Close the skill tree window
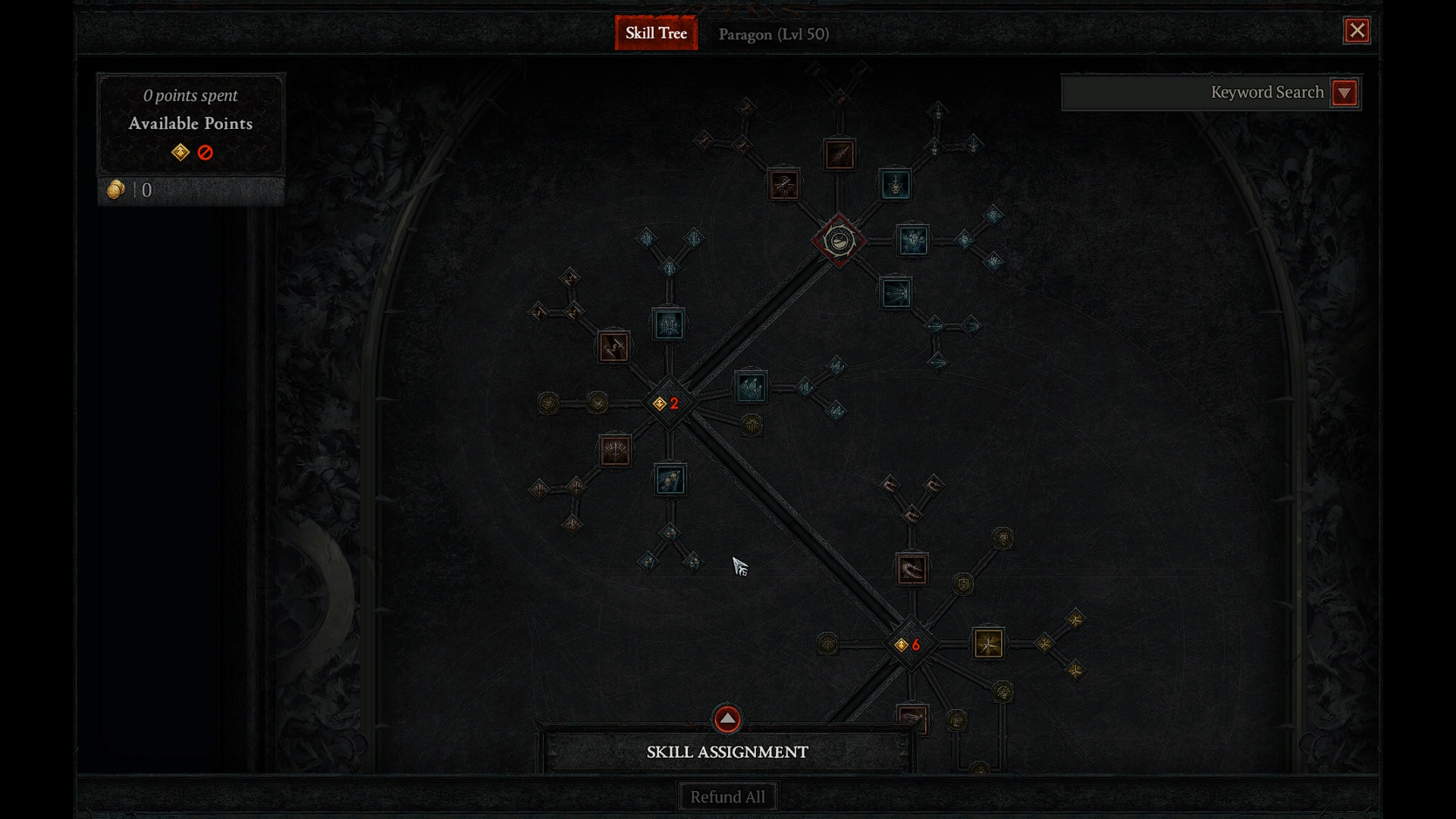 coord(1357,30)
